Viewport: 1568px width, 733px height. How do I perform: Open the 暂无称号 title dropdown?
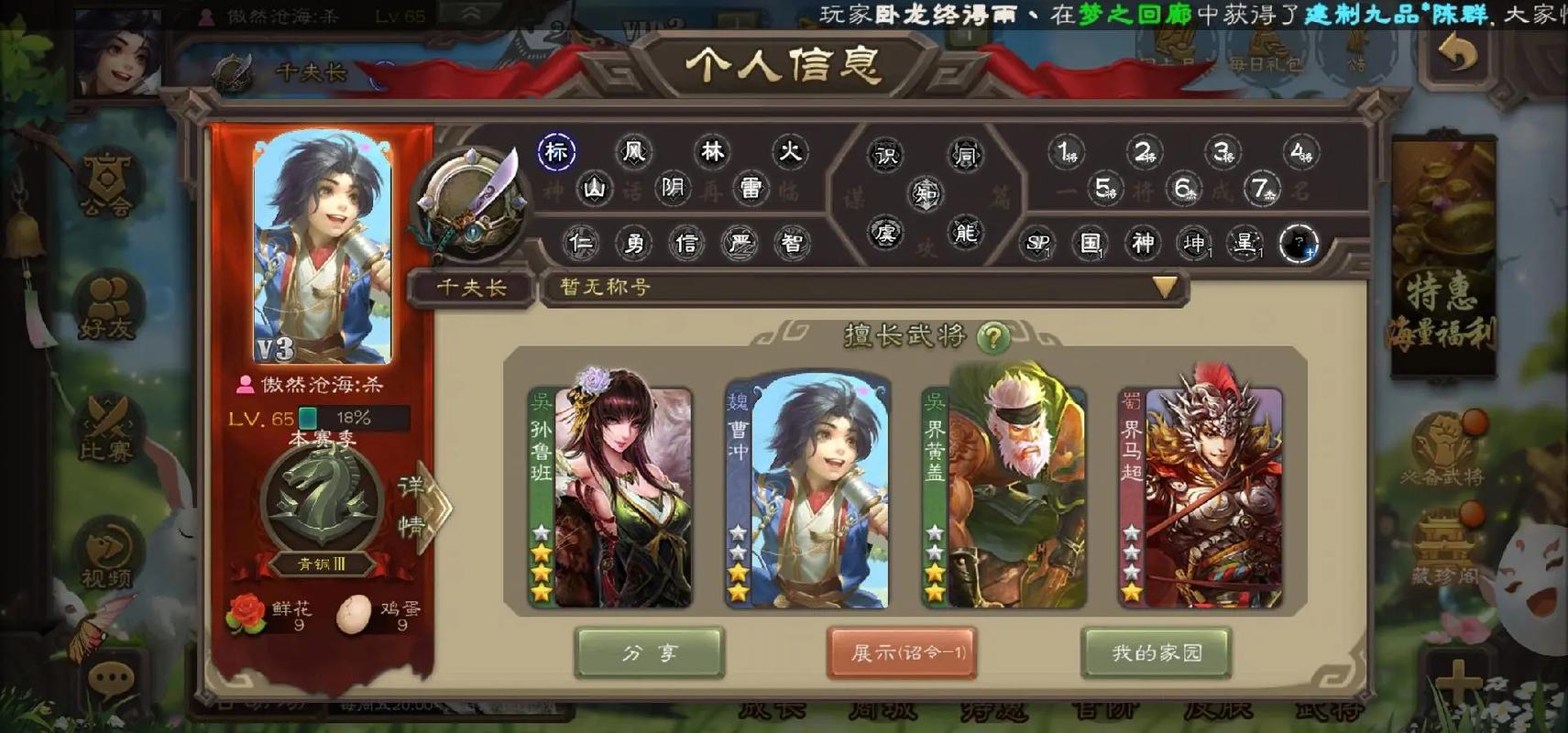tap(1164, 288)
